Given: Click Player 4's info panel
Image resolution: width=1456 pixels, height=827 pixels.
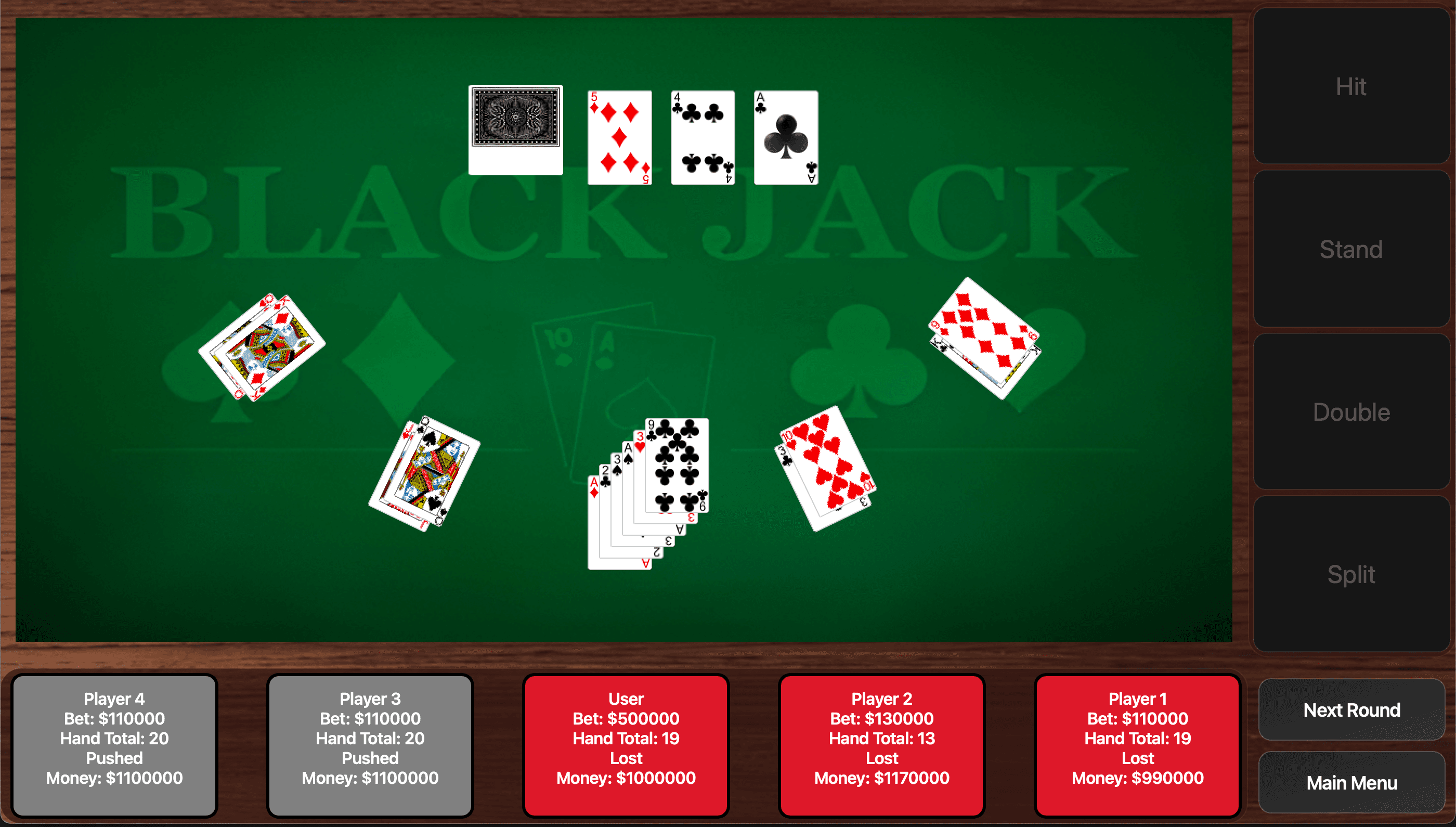Looking at the screenshot, I should [x=114, y=745].
